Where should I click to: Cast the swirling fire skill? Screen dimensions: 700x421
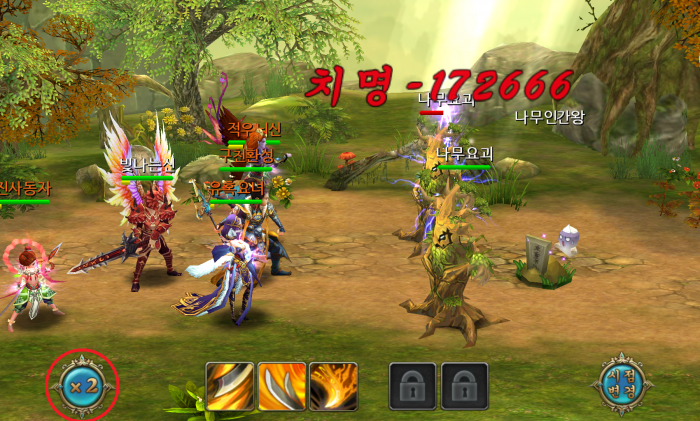[x=333, y=386]
